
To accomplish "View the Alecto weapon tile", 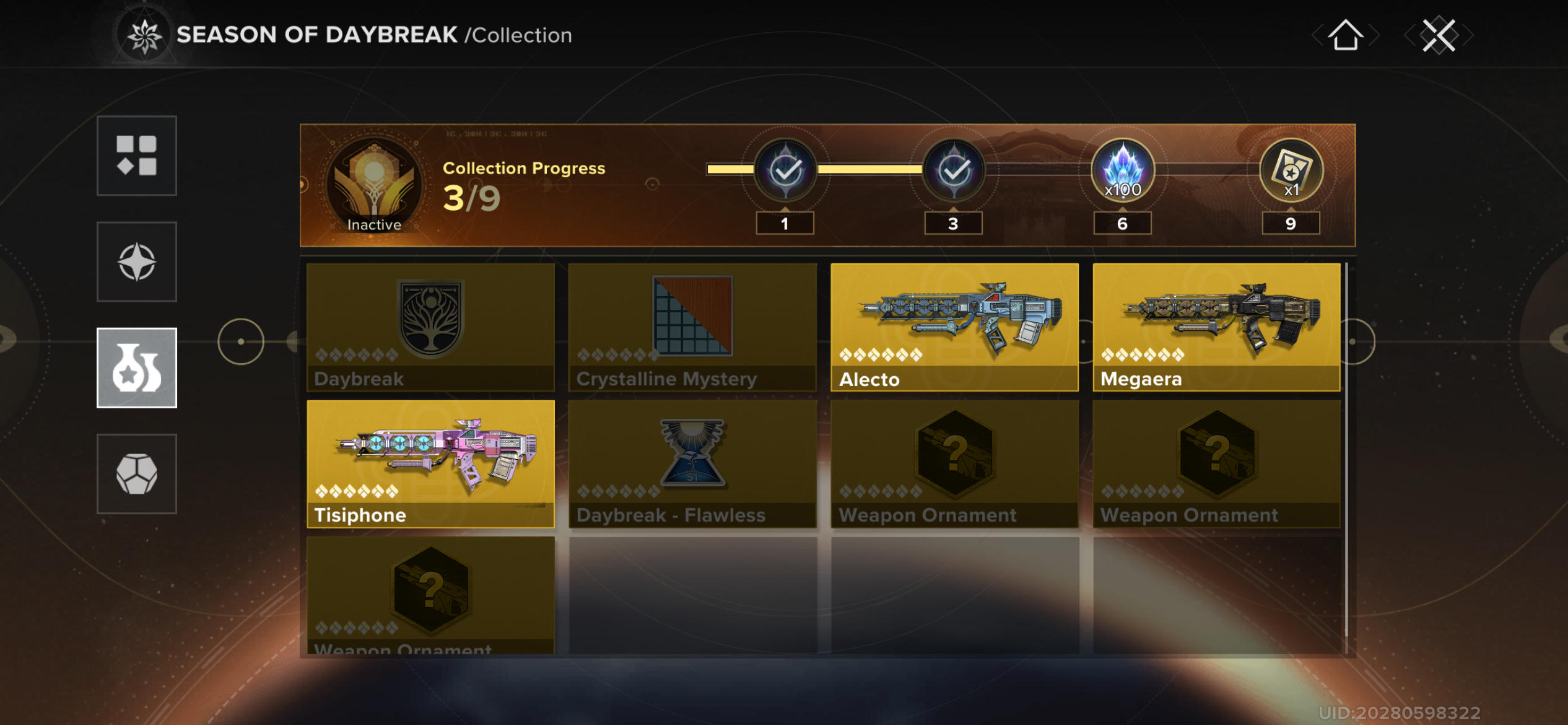I will click(954, 327).
